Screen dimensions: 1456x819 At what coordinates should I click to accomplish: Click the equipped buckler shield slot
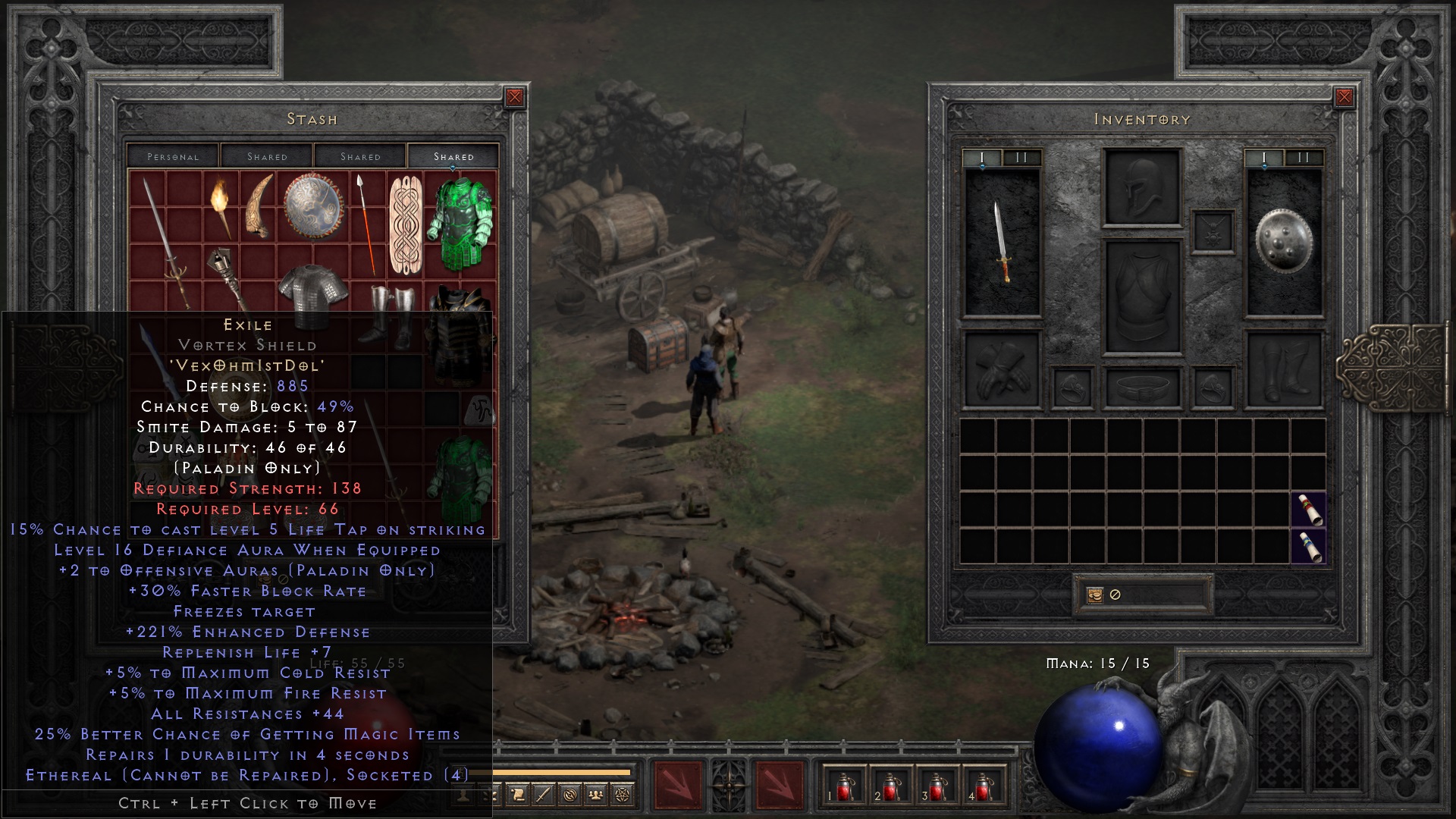[1283, 240]
